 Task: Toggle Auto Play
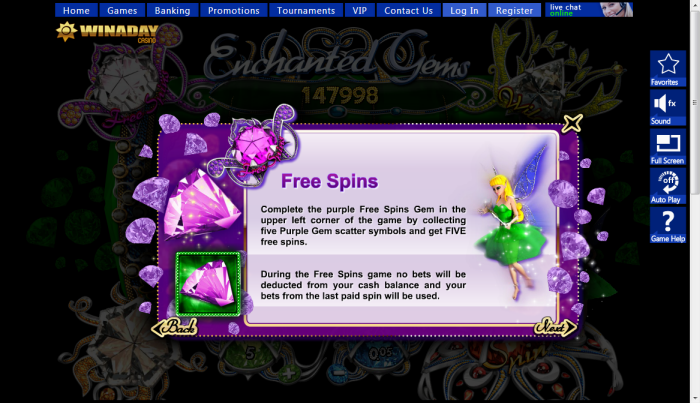667,186
